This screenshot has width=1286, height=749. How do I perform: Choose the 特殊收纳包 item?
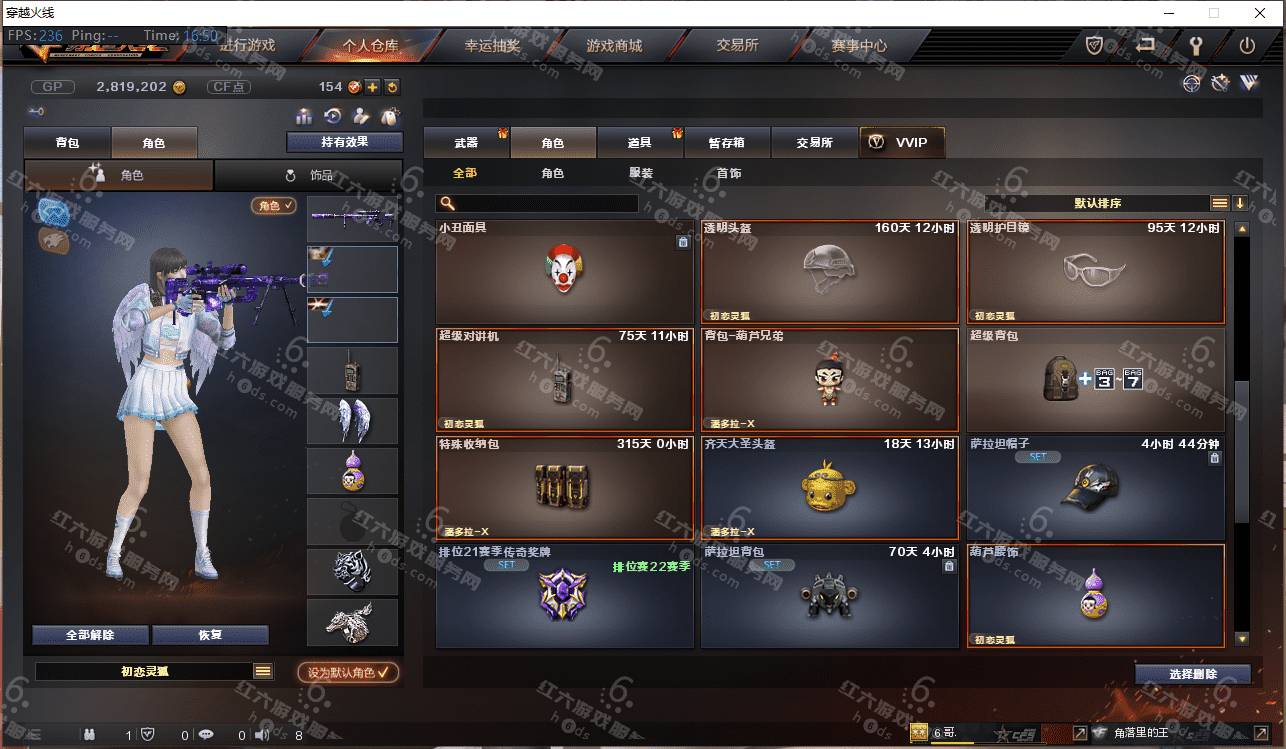click(565, 488)
